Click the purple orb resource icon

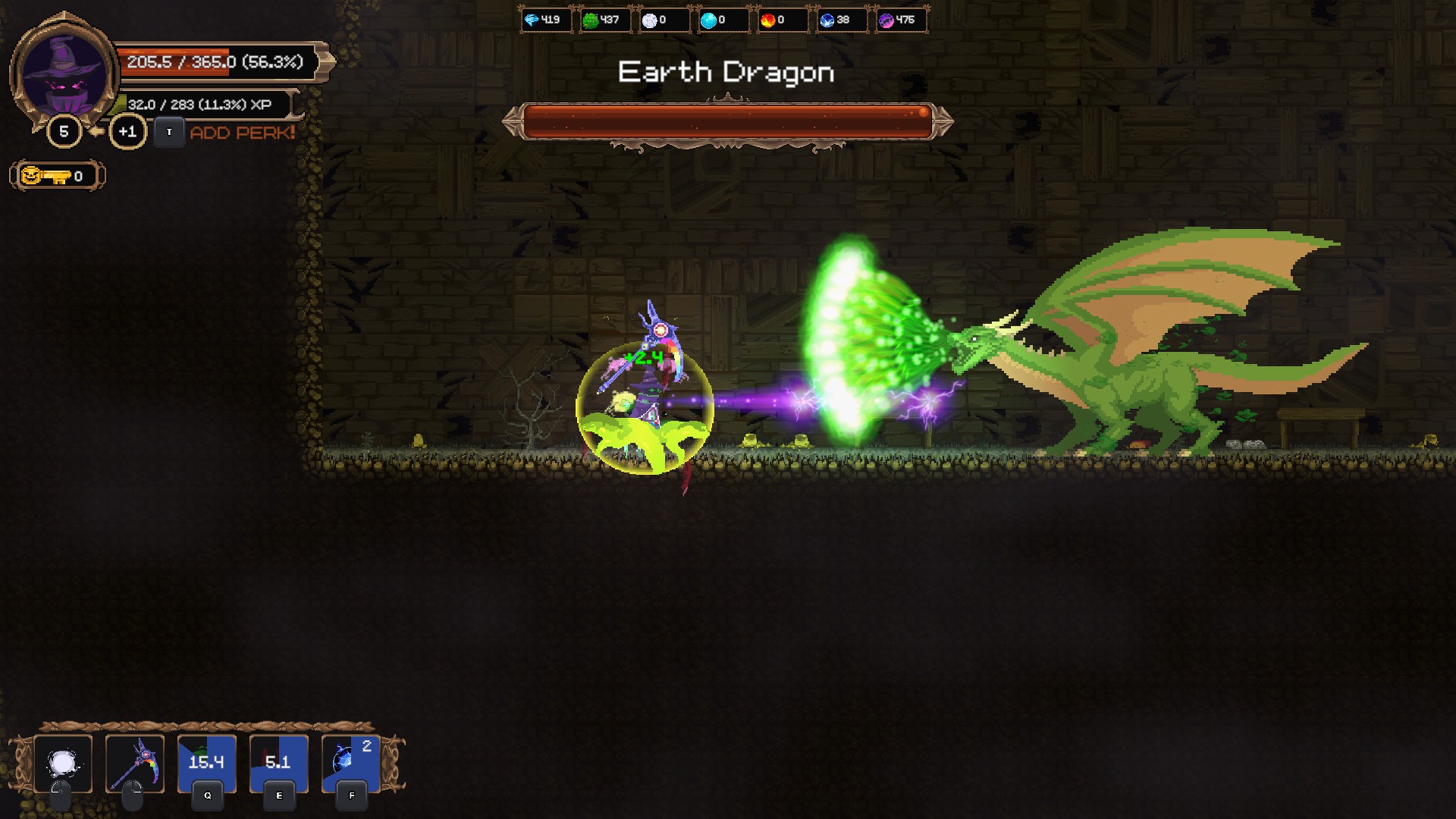[886, 20]
